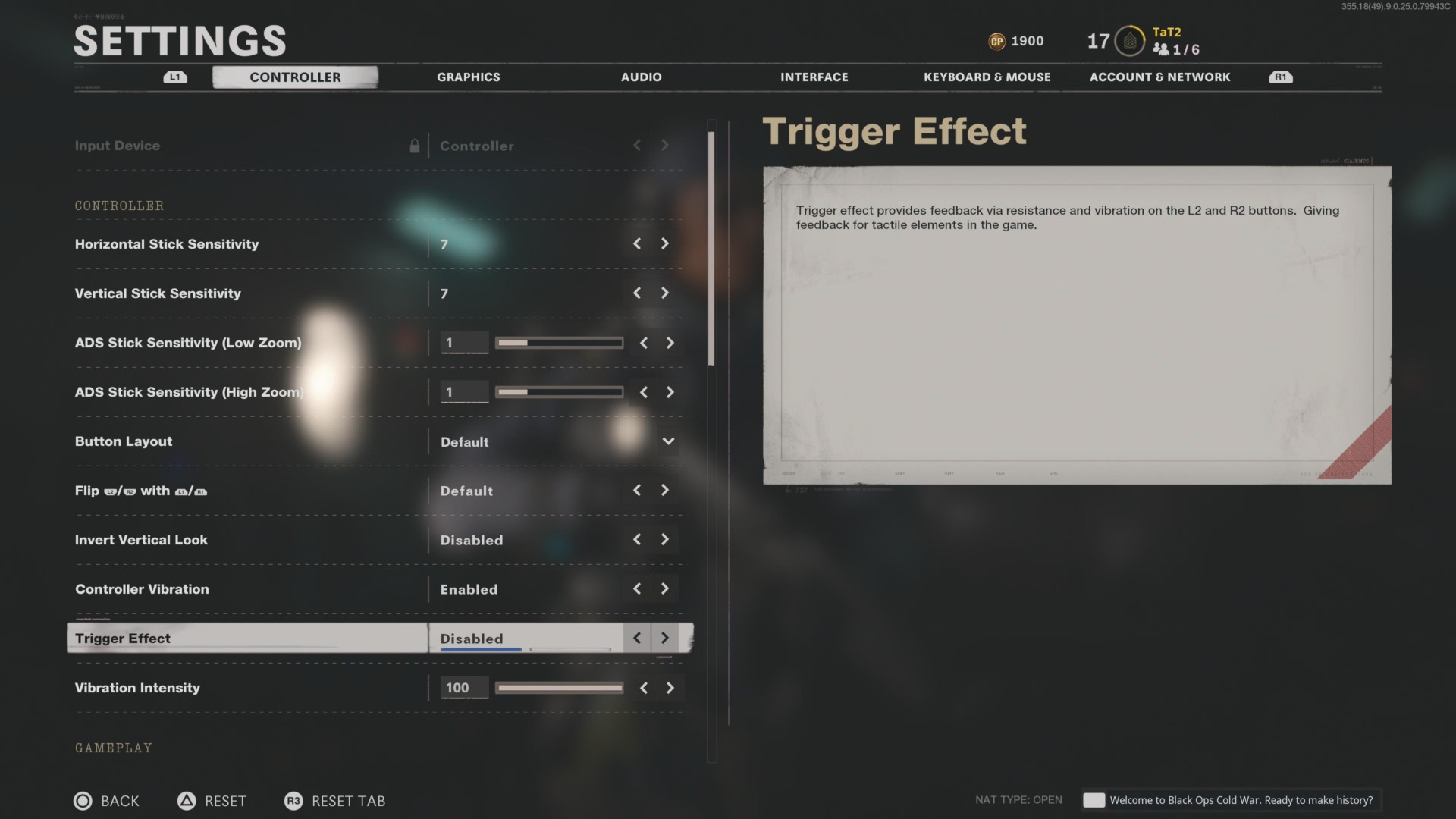Click the Vibration Intensity slider bar
Viewport: 1456px width, 819px height.
[558, 688]
